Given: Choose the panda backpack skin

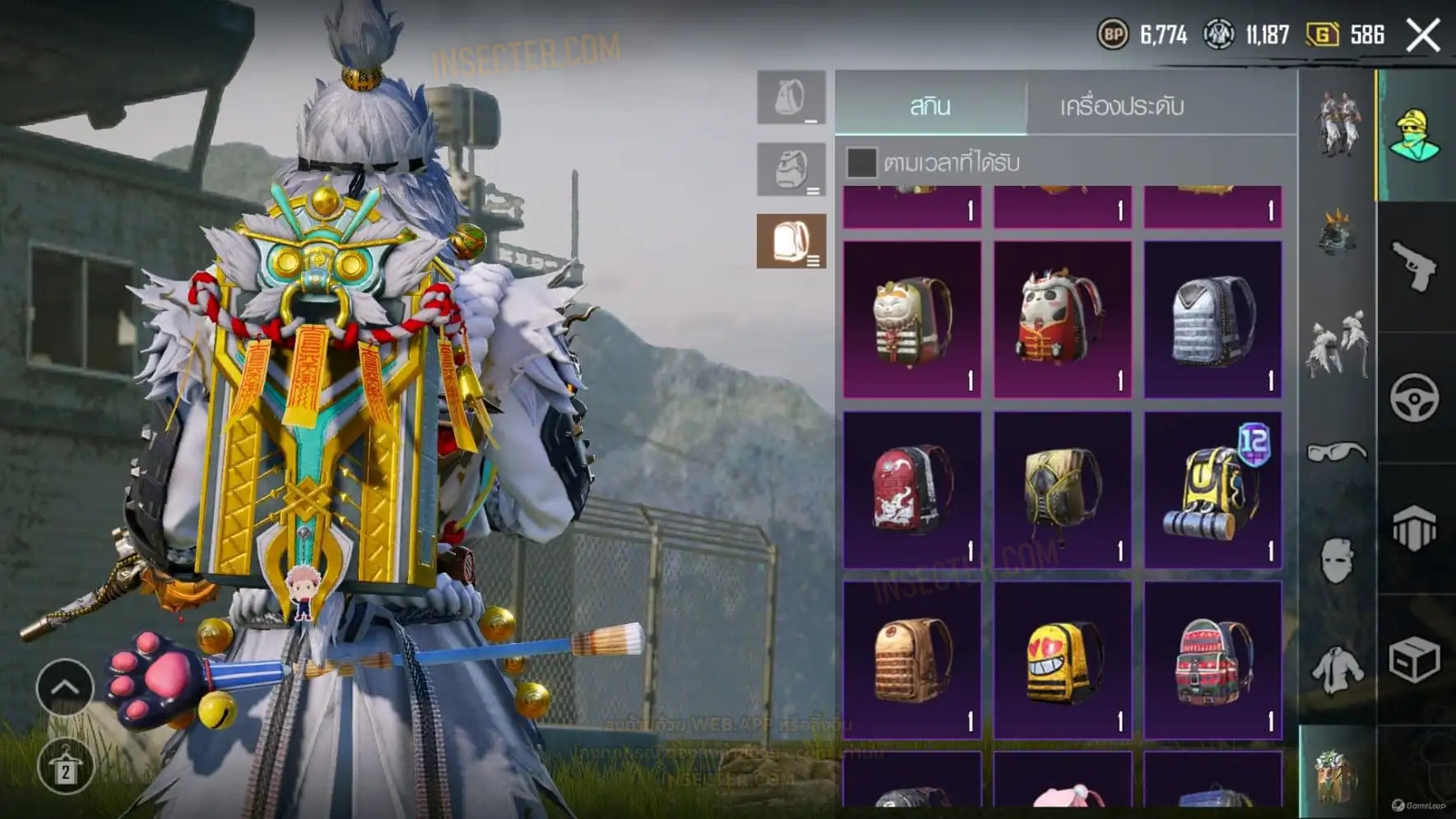Looking at the screenshot, I should pyautogui.click(x=1062, y=319).
